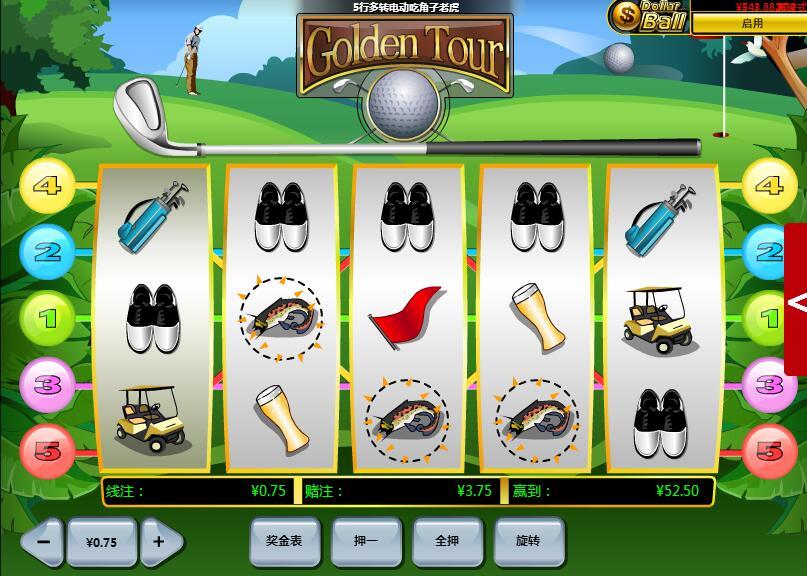Image resolution: width=807 pixels, height=576 pixels.
Task: Enable Dollar Ball with the 启用 button
Action: pyautogui.click(x=750, y=23)
